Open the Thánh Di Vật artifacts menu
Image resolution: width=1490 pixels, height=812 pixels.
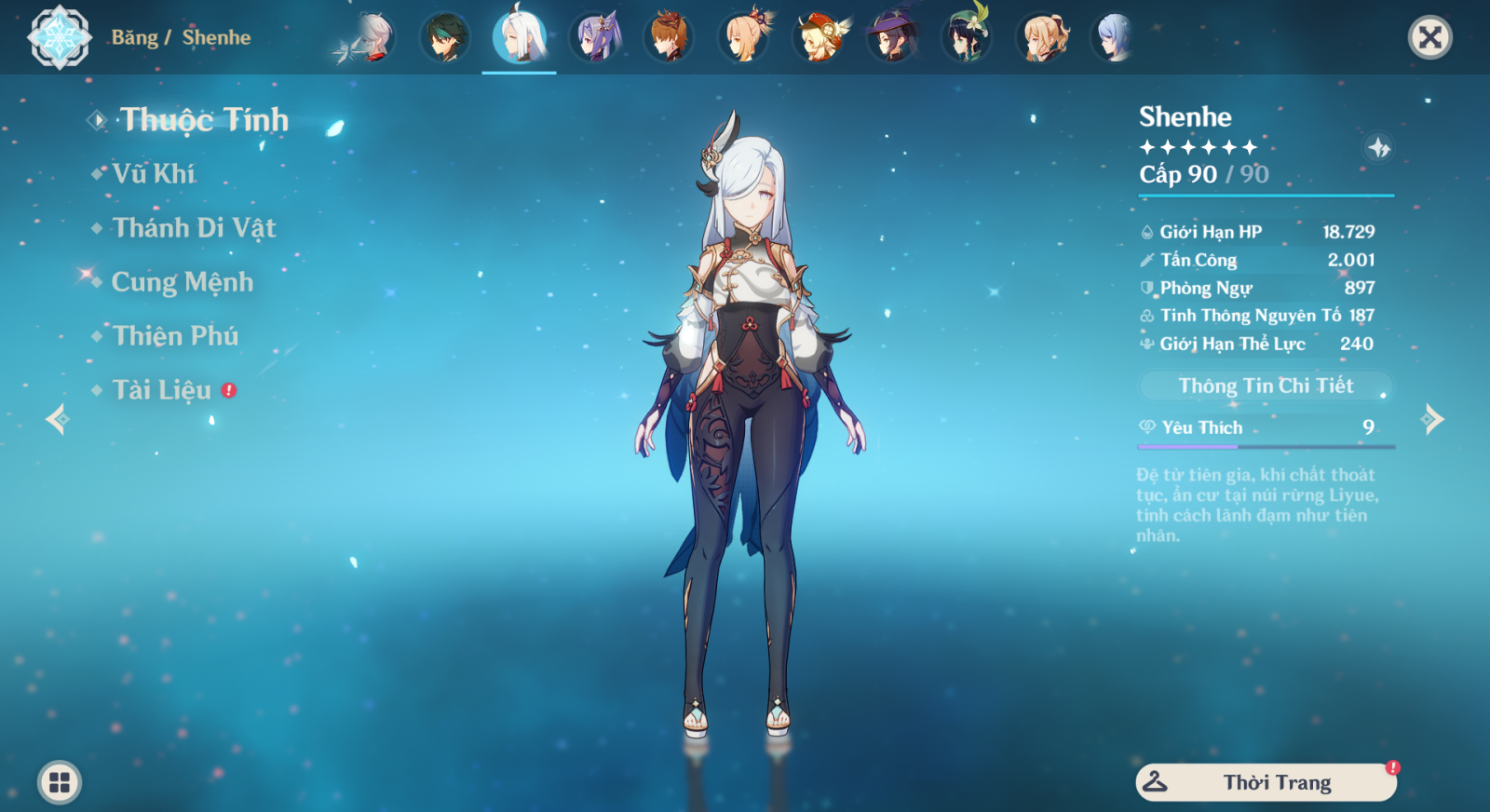point(194,228)
